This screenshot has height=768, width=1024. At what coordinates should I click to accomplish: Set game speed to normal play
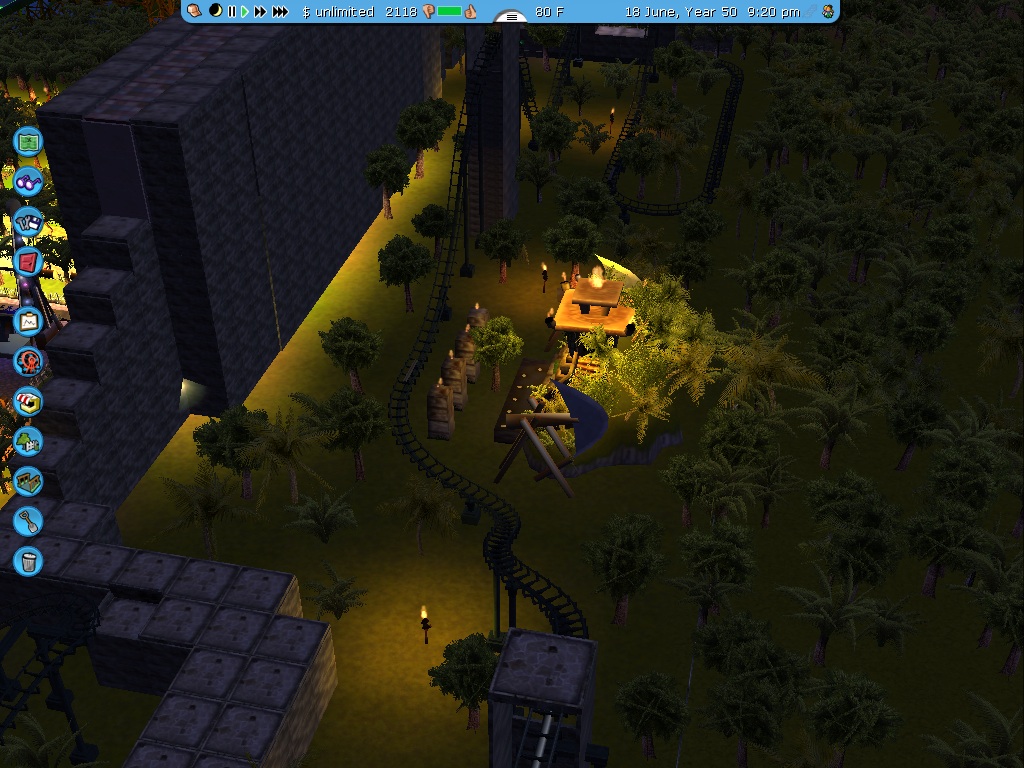coord(244,12)
